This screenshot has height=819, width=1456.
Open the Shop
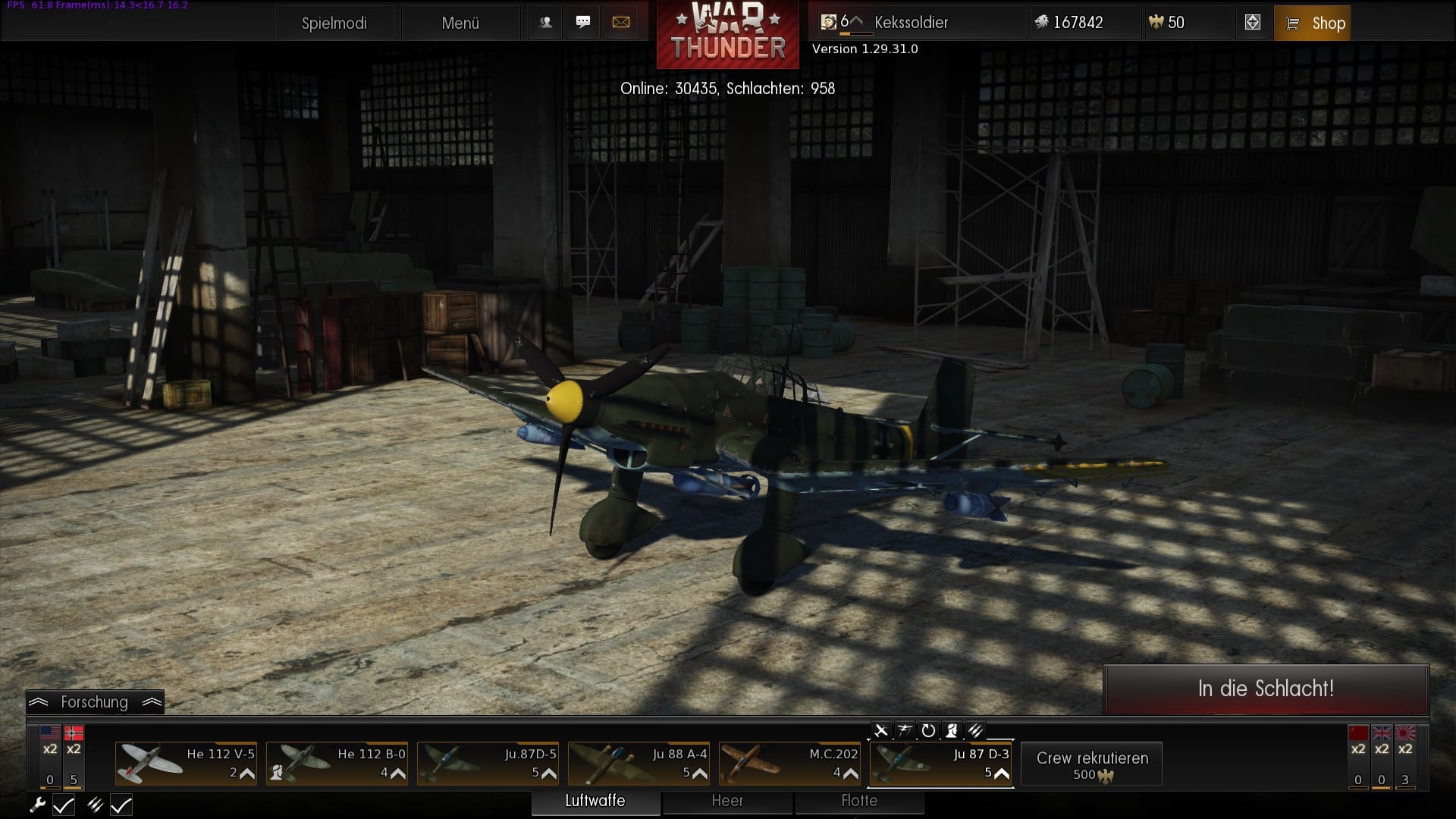[1313, 23]
